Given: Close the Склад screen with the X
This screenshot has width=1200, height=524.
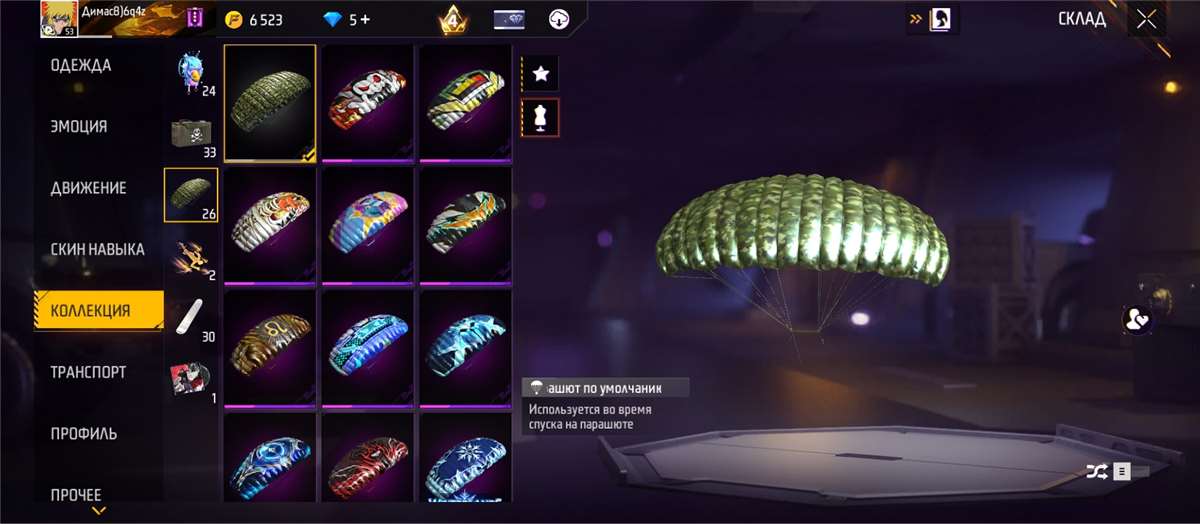Looking at the screenshot, I should [x=1146, y=19].
